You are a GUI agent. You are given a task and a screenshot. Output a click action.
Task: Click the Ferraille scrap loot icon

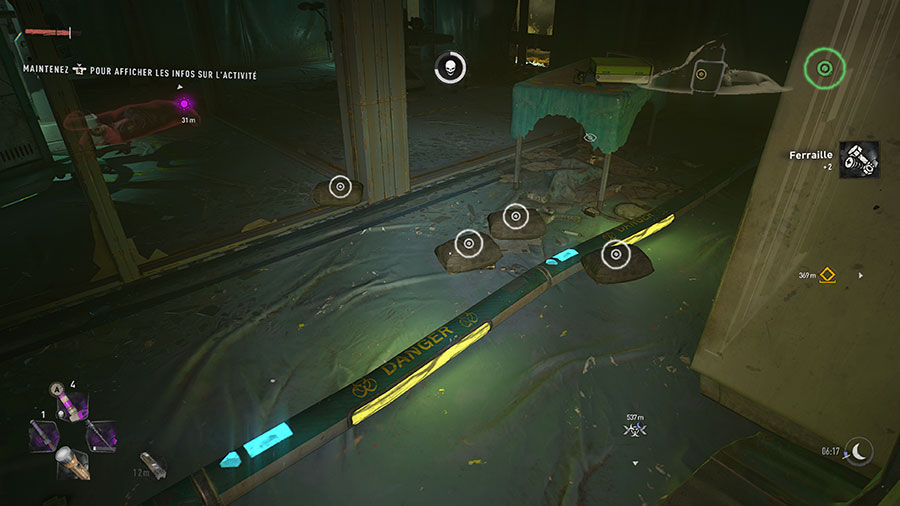click(858, 159)
